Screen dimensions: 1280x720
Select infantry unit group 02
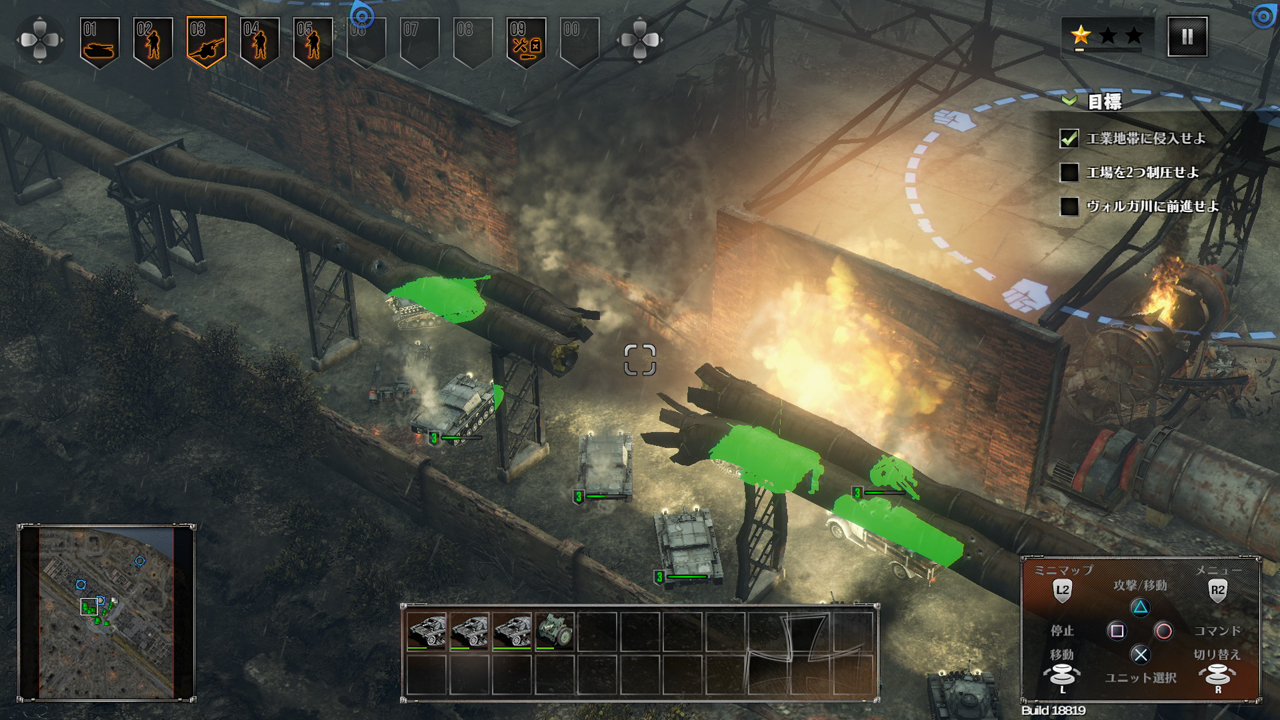click(153, 42)
